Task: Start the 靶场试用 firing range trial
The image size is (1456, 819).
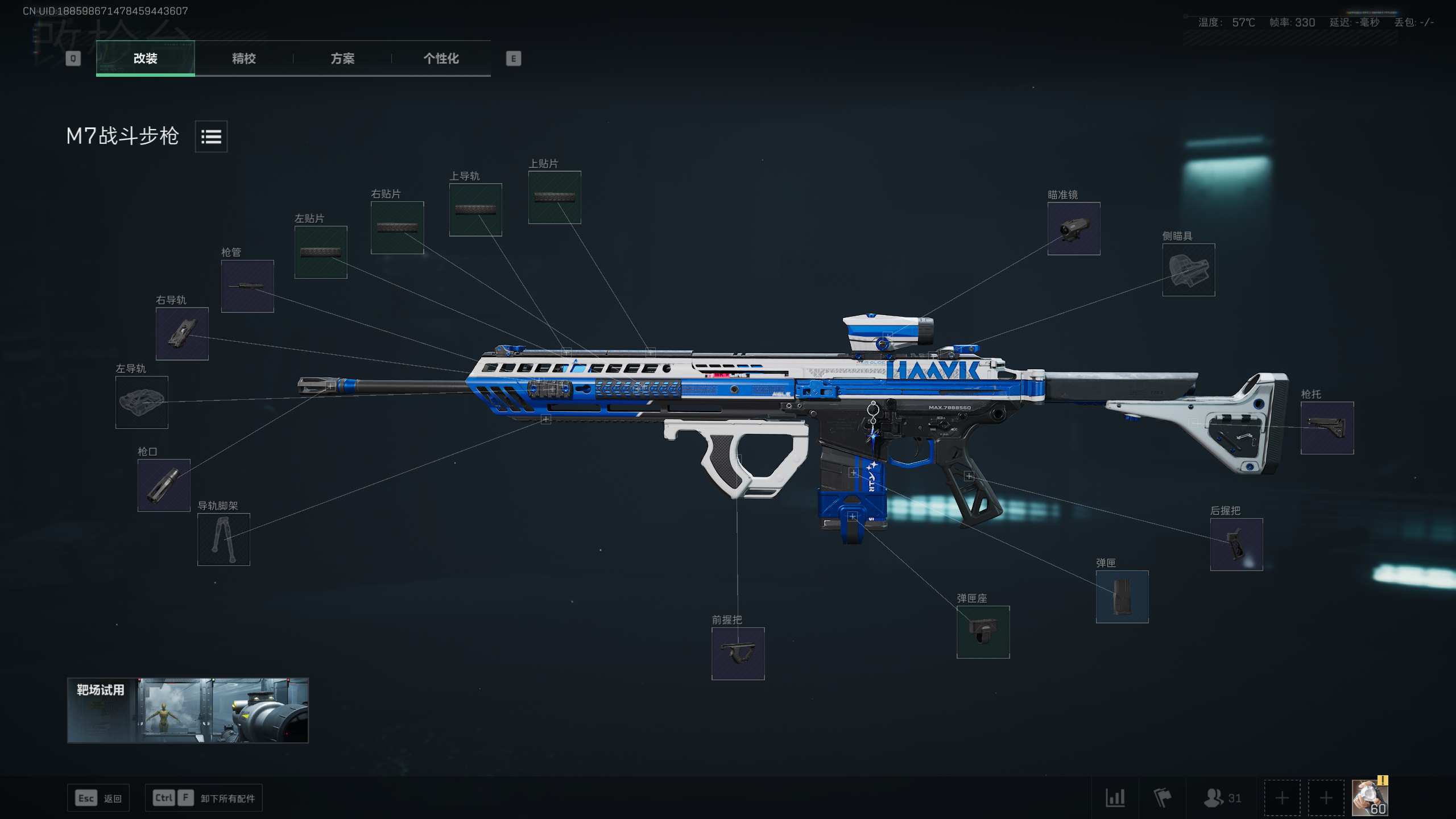Action: [x=188, y=710]
